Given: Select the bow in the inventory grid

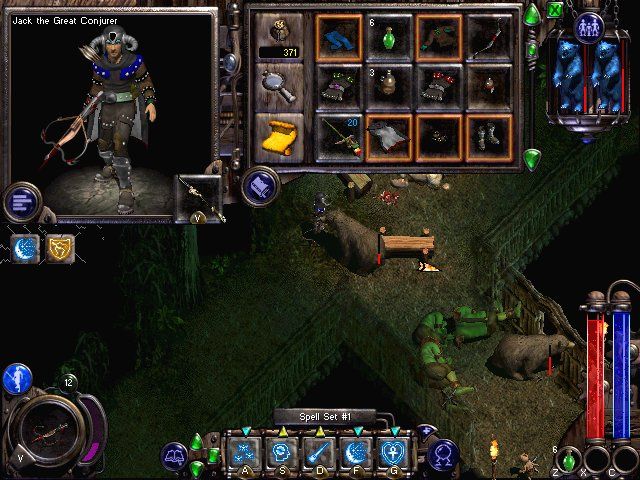Looking at the screenshot, I should (x=489, y=37).
